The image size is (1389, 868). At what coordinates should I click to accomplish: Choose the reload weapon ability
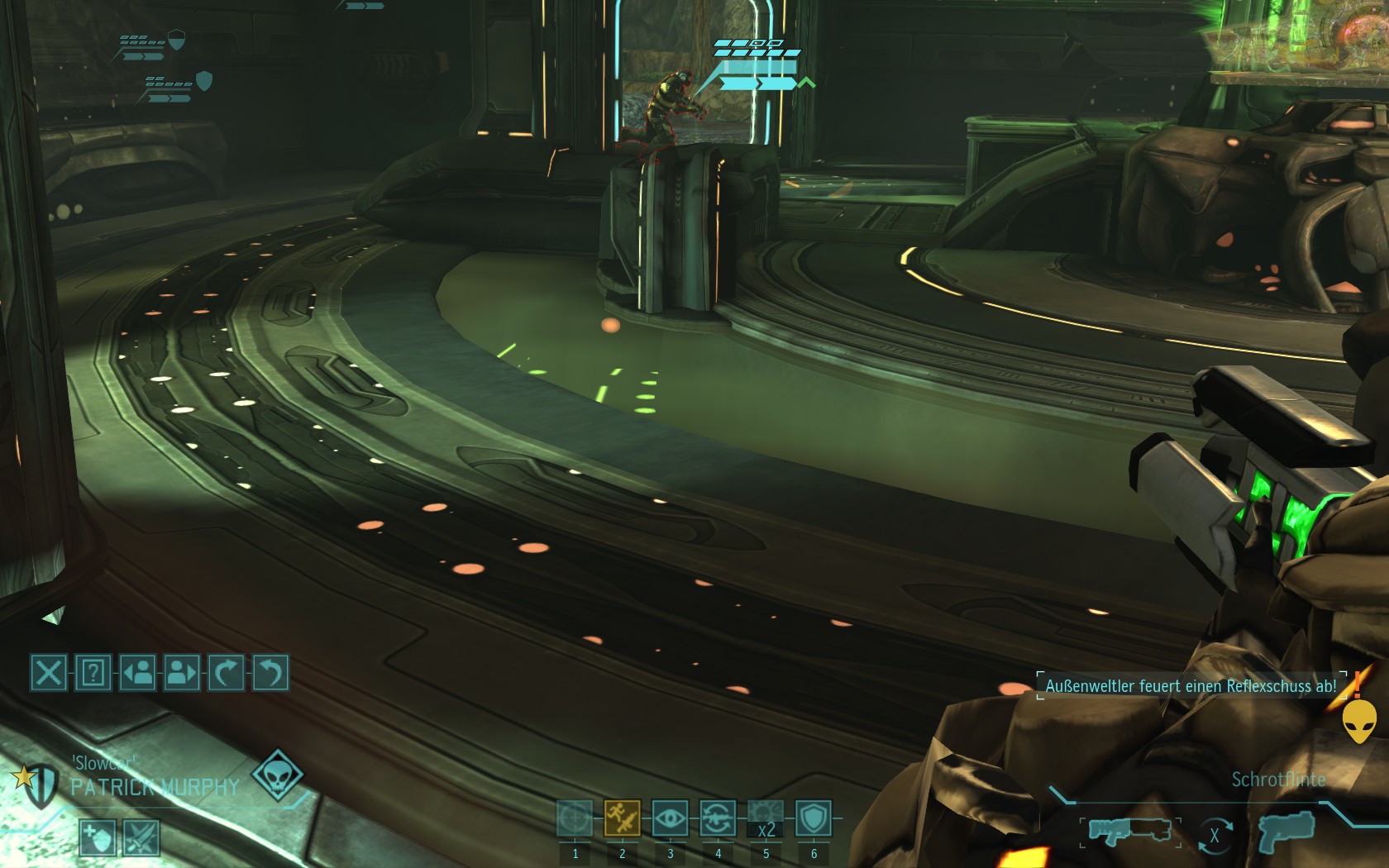point(718,818)
